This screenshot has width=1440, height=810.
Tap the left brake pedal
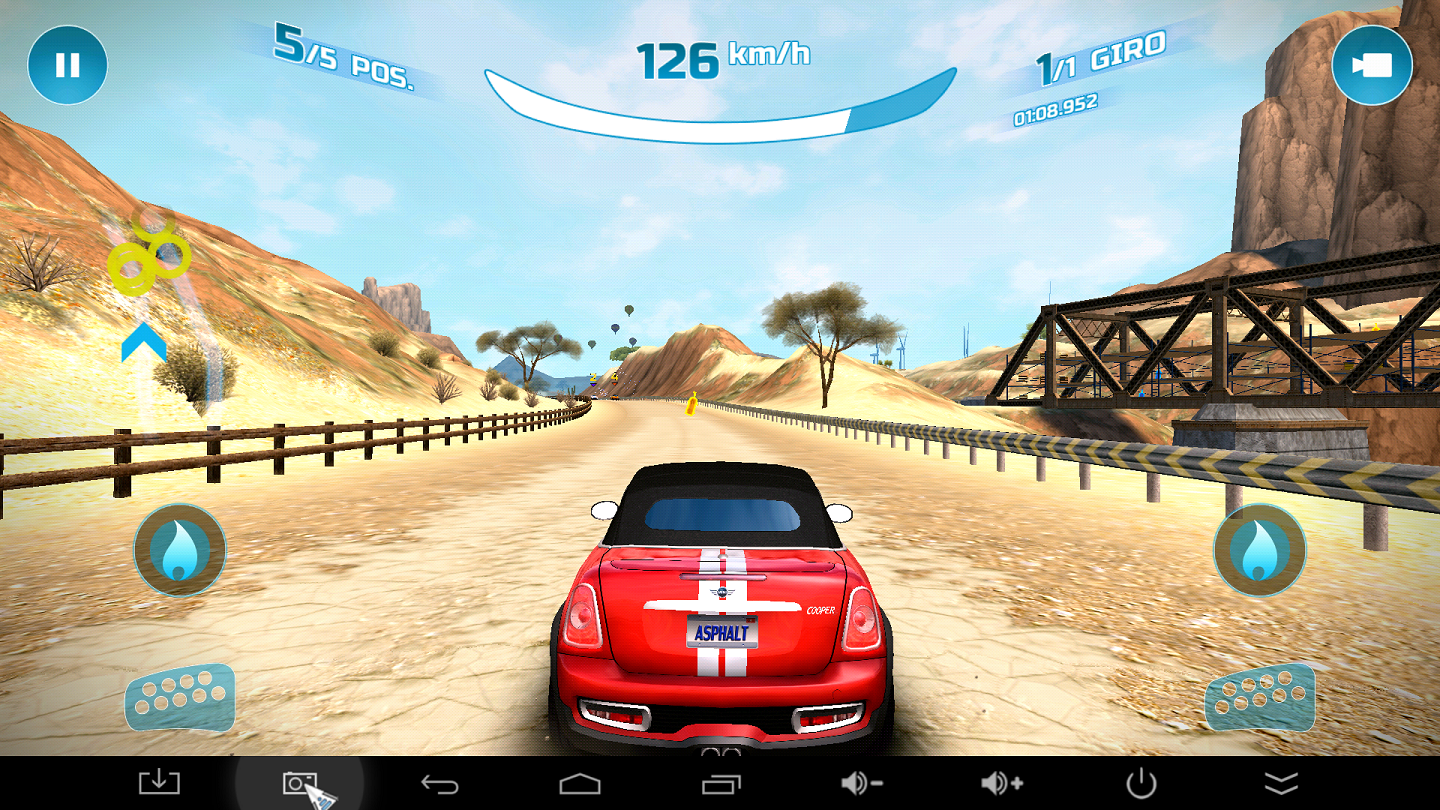[180, 696]
